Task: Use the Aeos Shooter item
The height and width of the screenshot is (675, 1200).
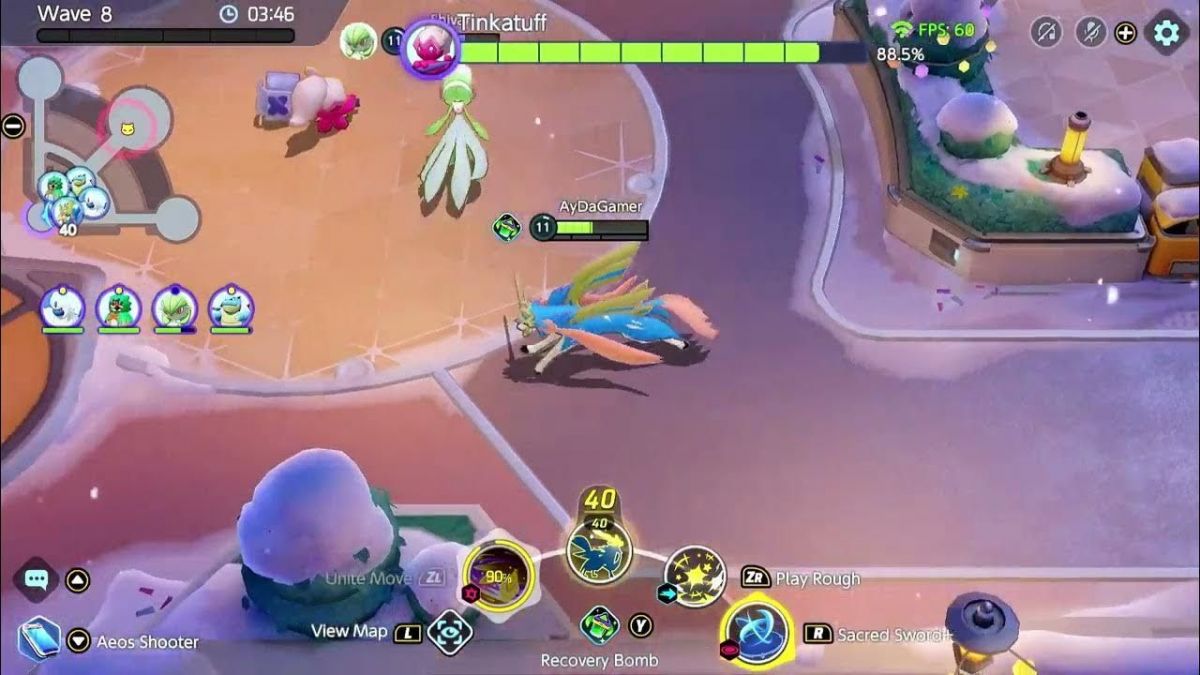Action: coord(40,638)
